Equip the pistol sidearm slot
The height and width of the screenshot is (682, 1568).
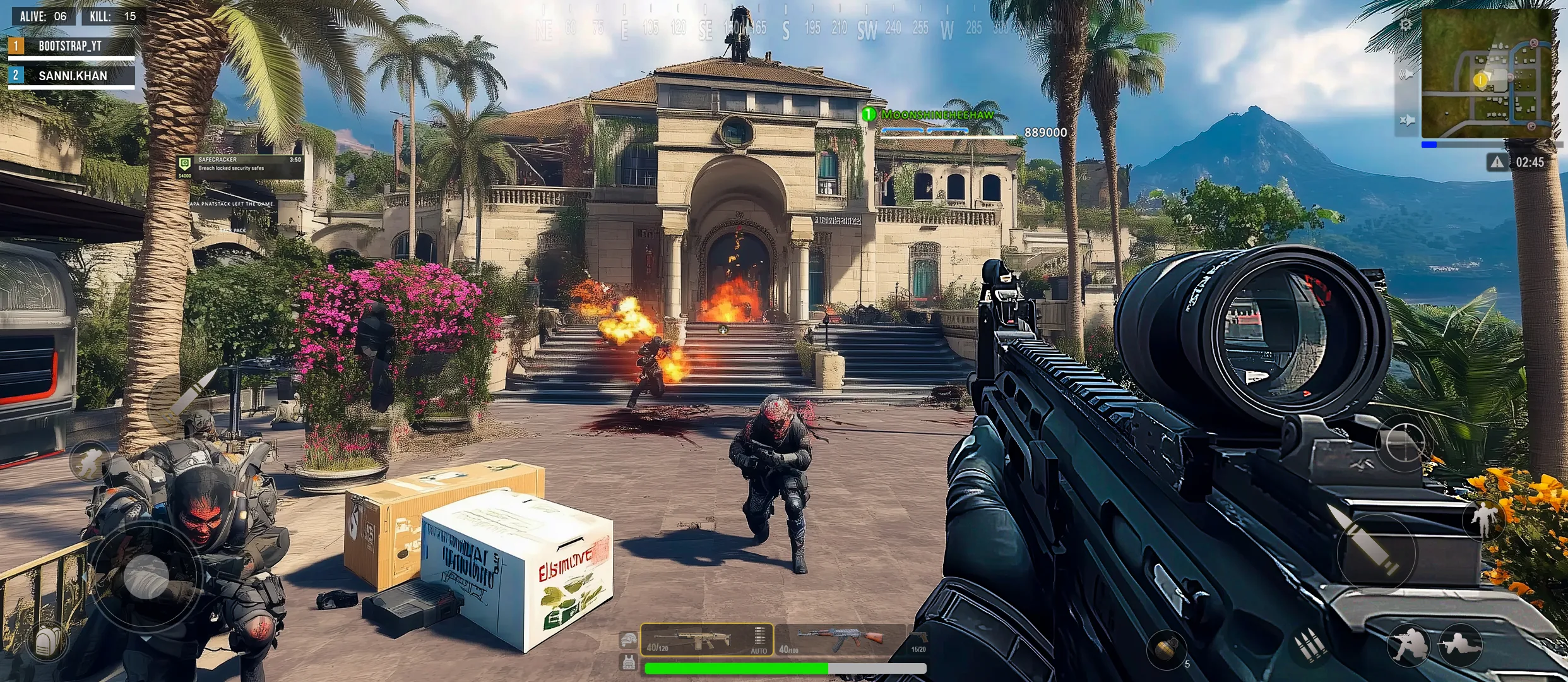pyautogui.click(x=919, y=640)
